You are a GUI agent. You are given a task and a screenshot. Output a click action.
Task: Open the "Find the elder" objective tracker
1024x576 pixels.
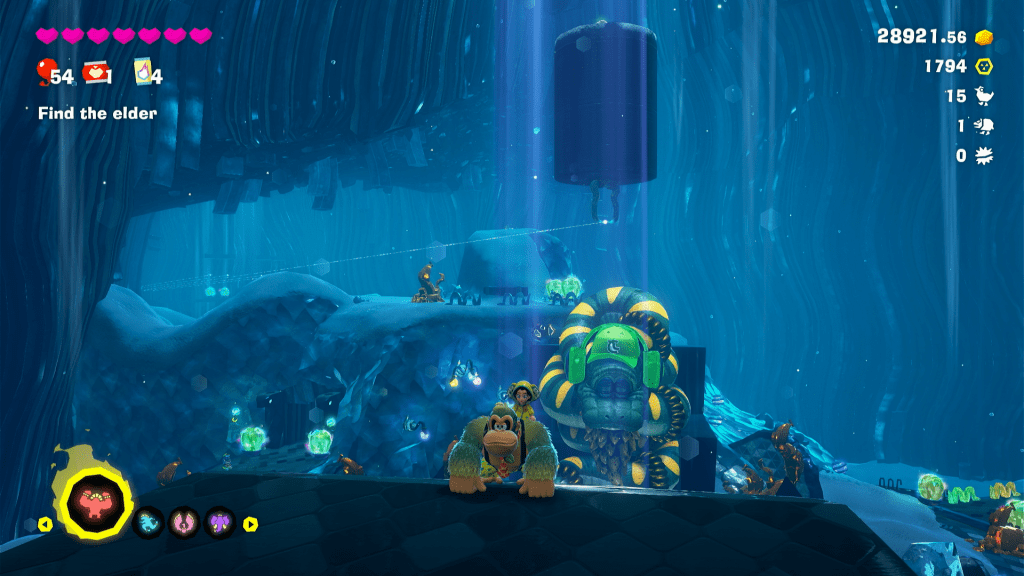[97, 113]
